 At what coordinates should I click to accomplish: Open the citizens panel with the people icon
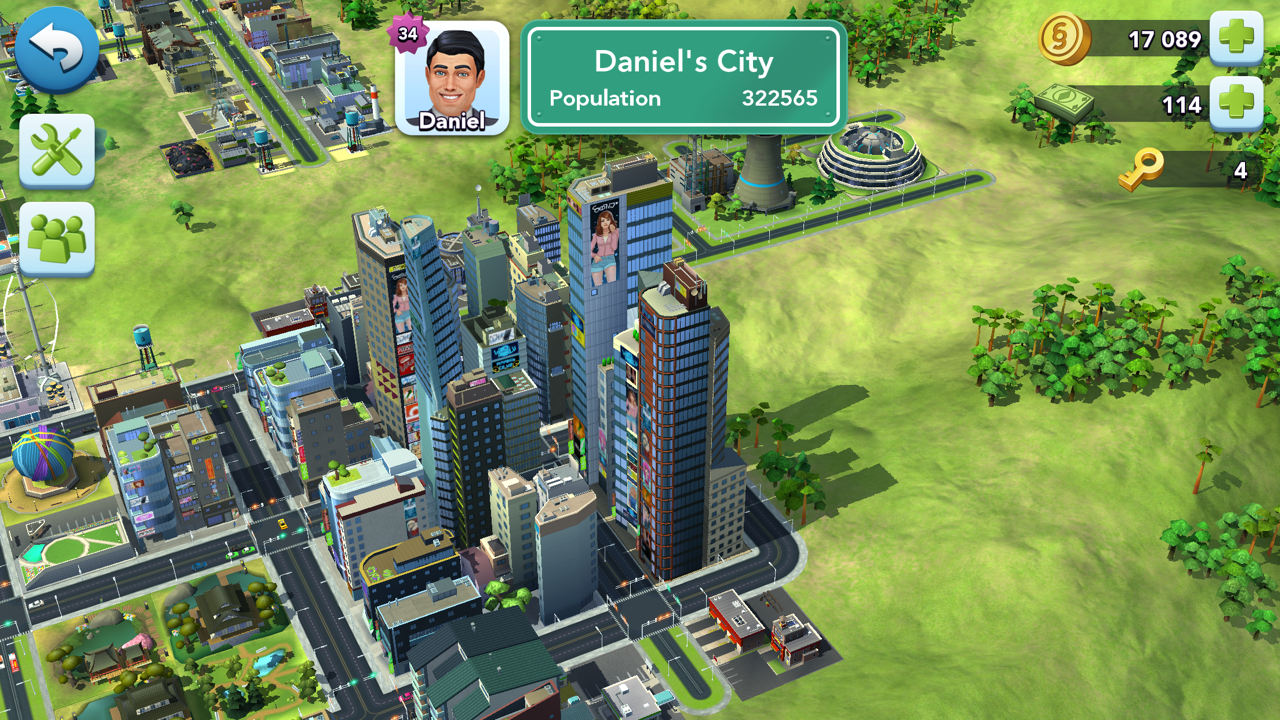click(57, 238)
